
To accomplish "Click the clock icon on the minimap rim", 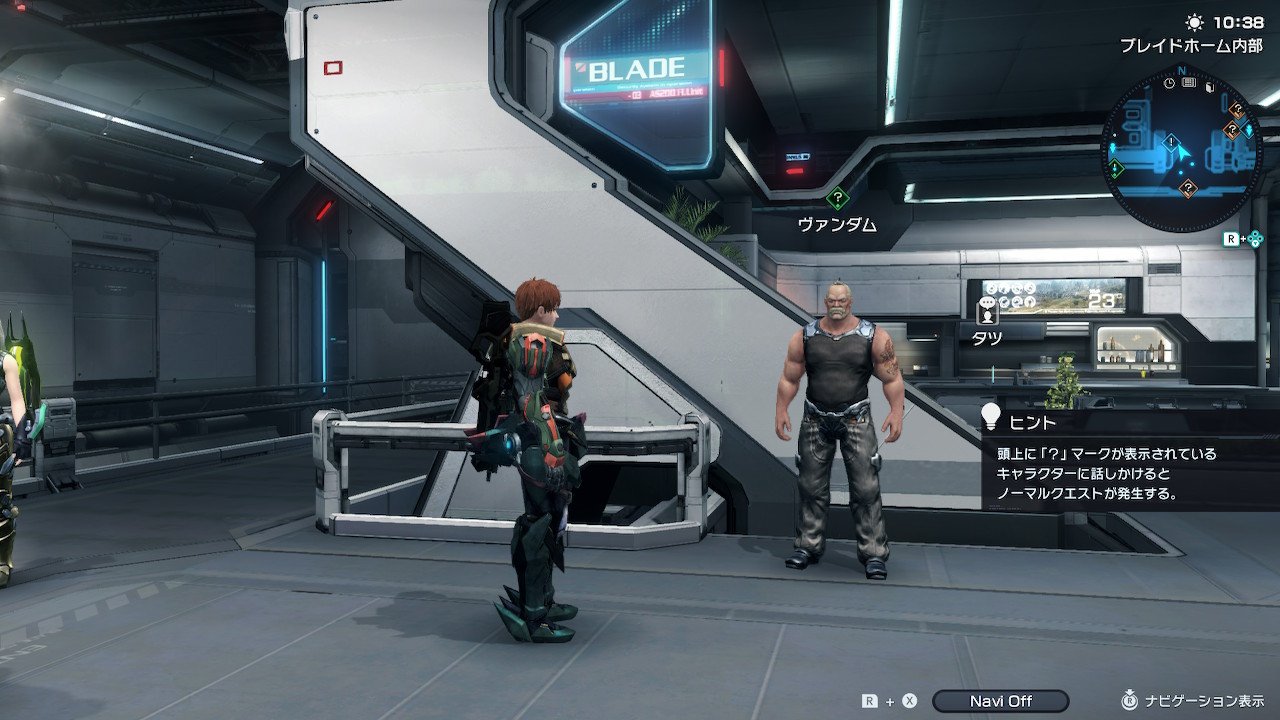I will (x=1170, y=83).
